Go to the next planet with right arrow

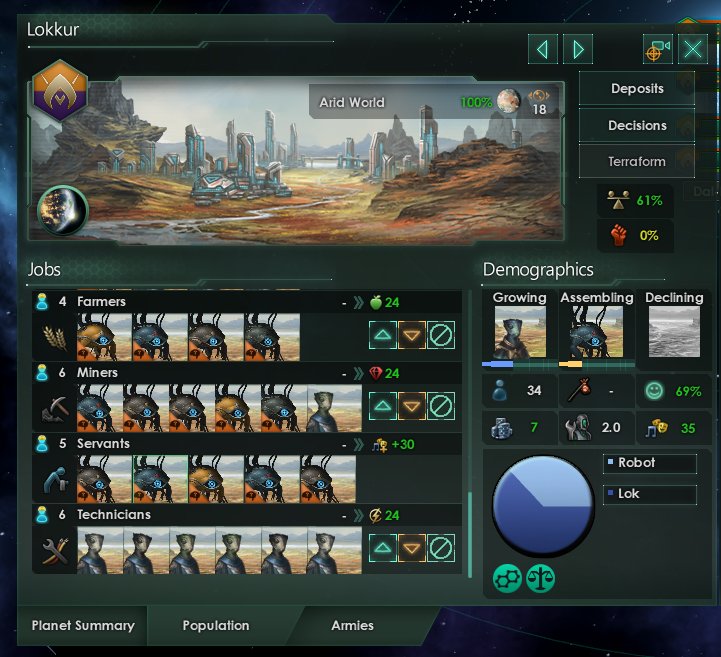coord(577,49)
